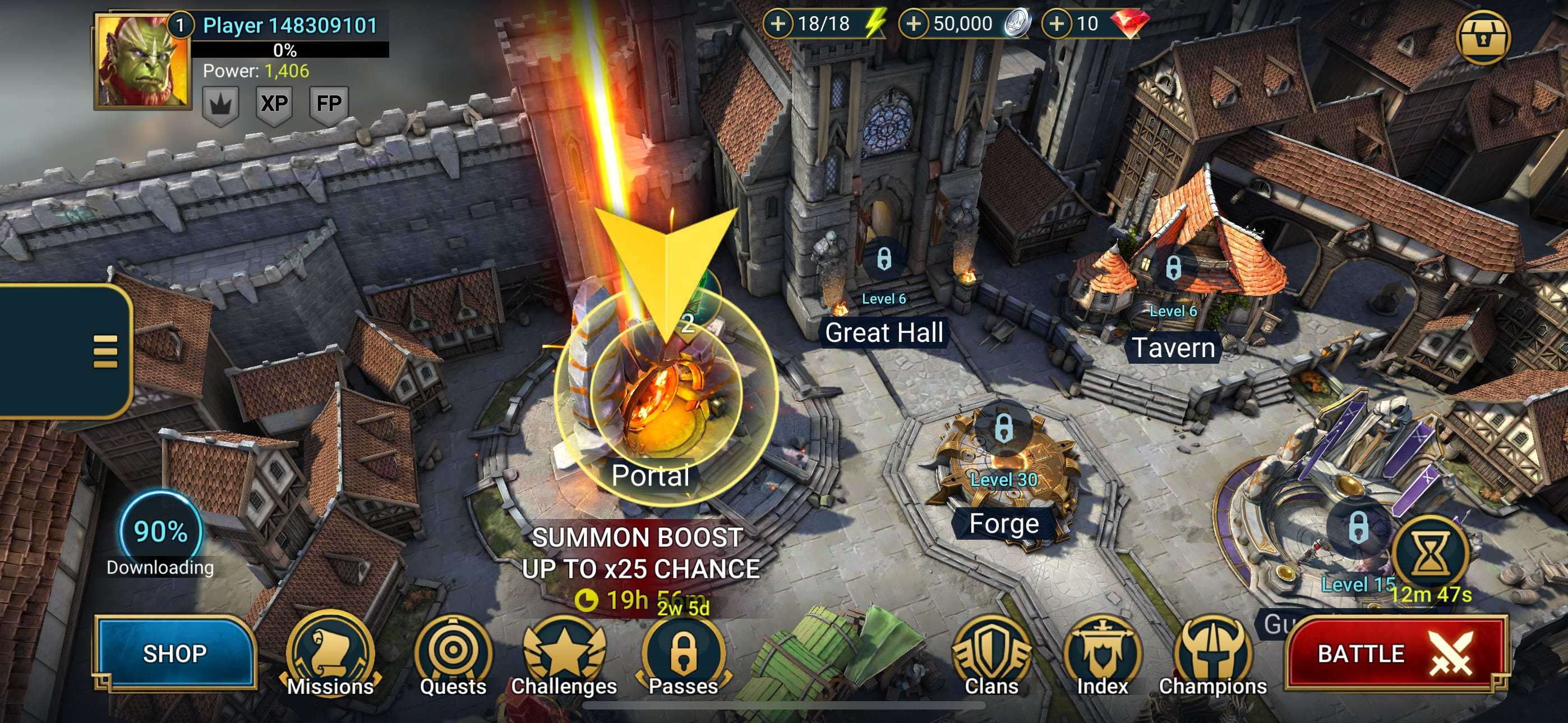Open the Shop
1568x723 pixels.
click(x=175, y=653)
